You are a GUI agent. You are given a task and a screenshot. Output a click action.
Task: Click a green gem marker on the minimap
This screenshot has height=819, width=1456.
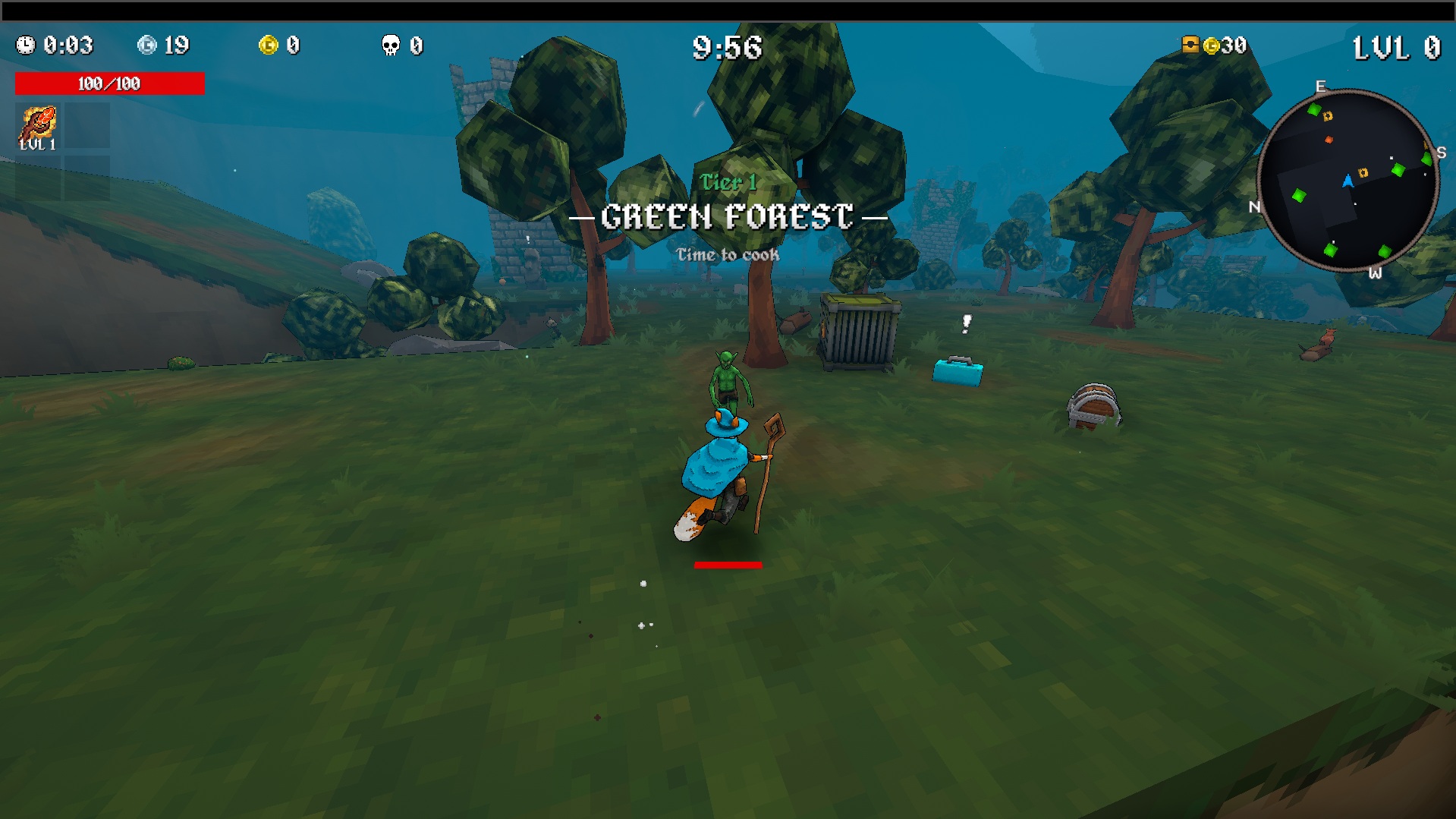coord(1397,170)
